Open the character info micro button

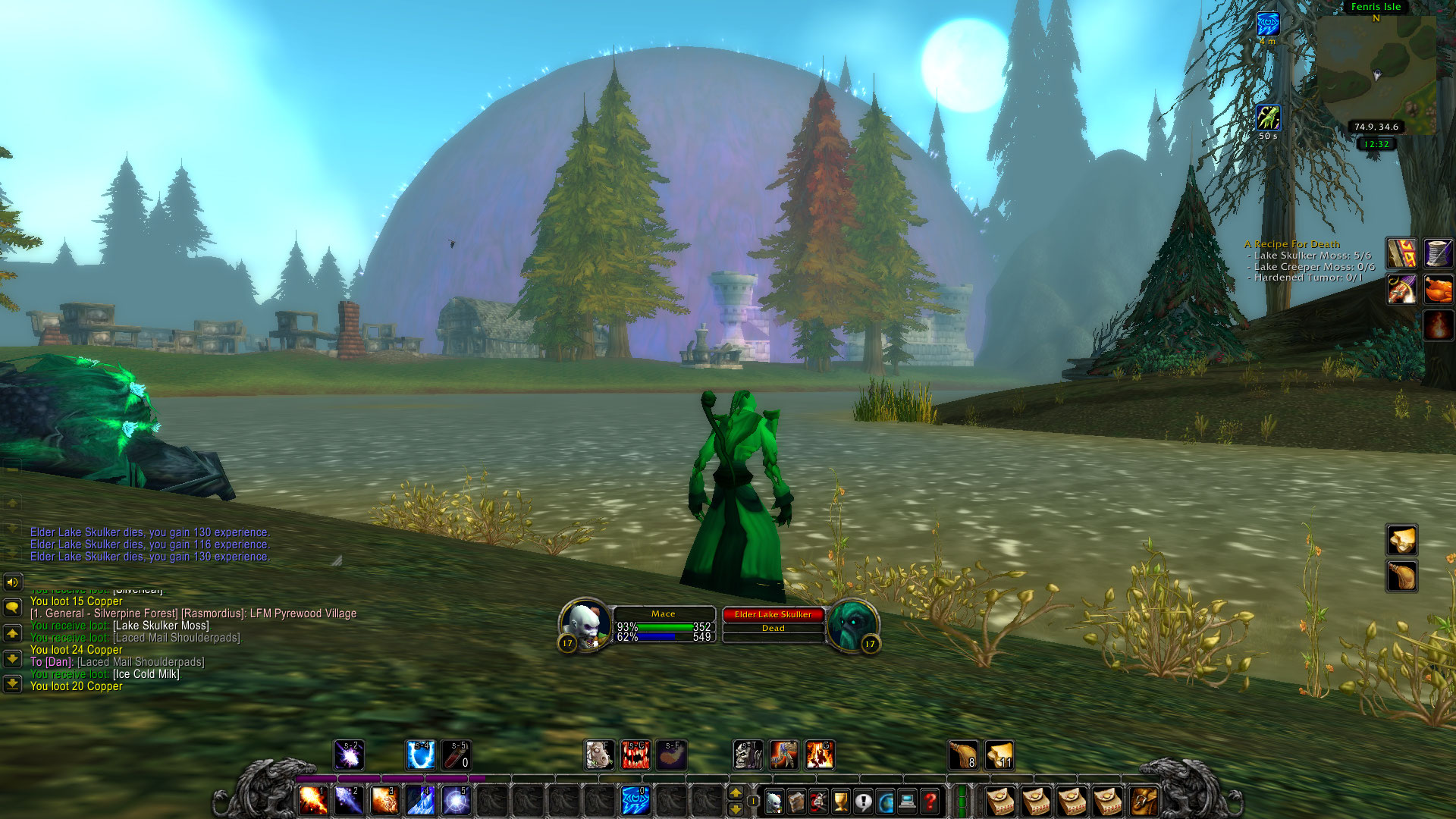(773, 802)
